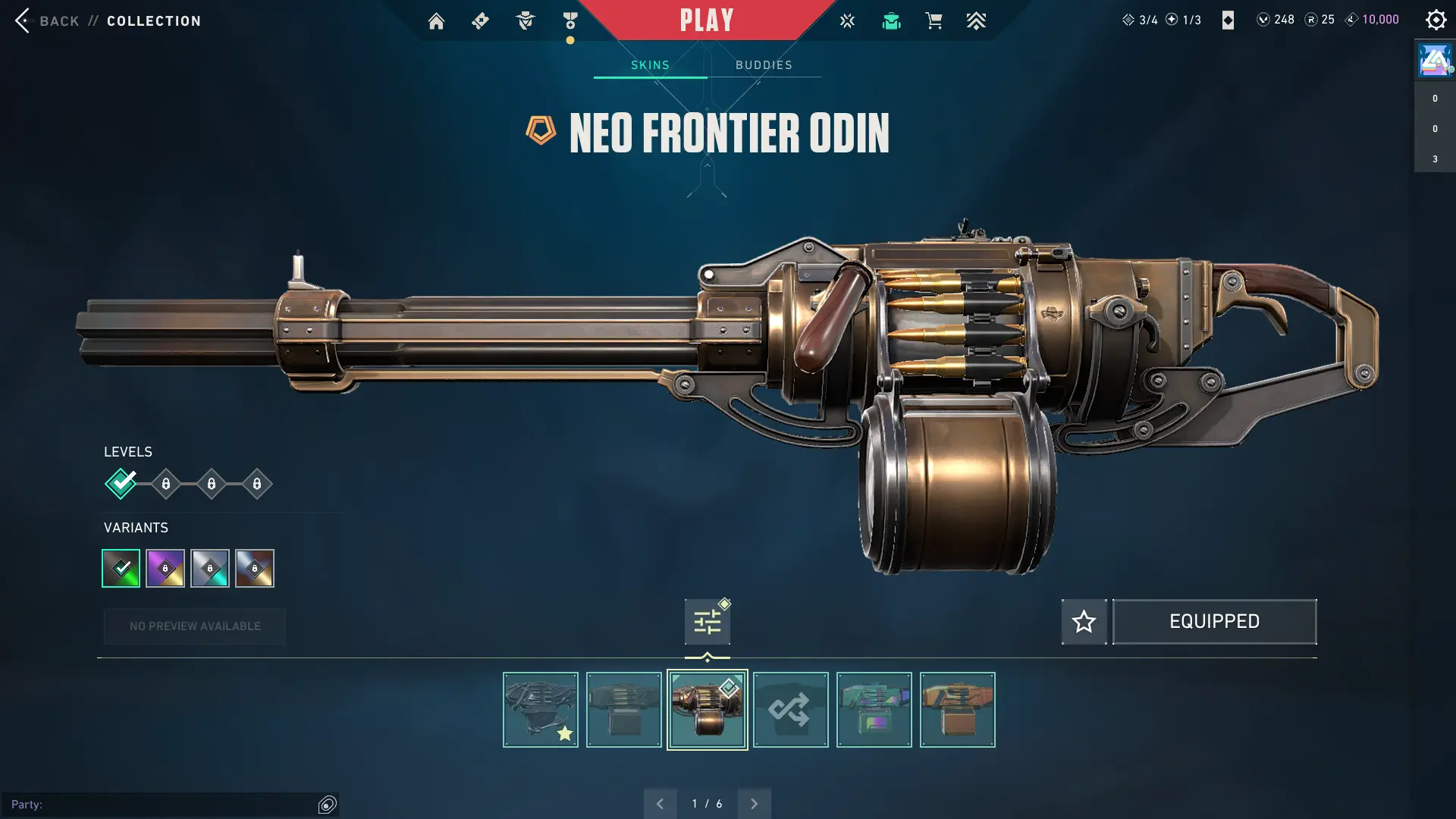Select the starred favorite Odin skin thumbnail

pyautogui.click(x=540, y=710)
